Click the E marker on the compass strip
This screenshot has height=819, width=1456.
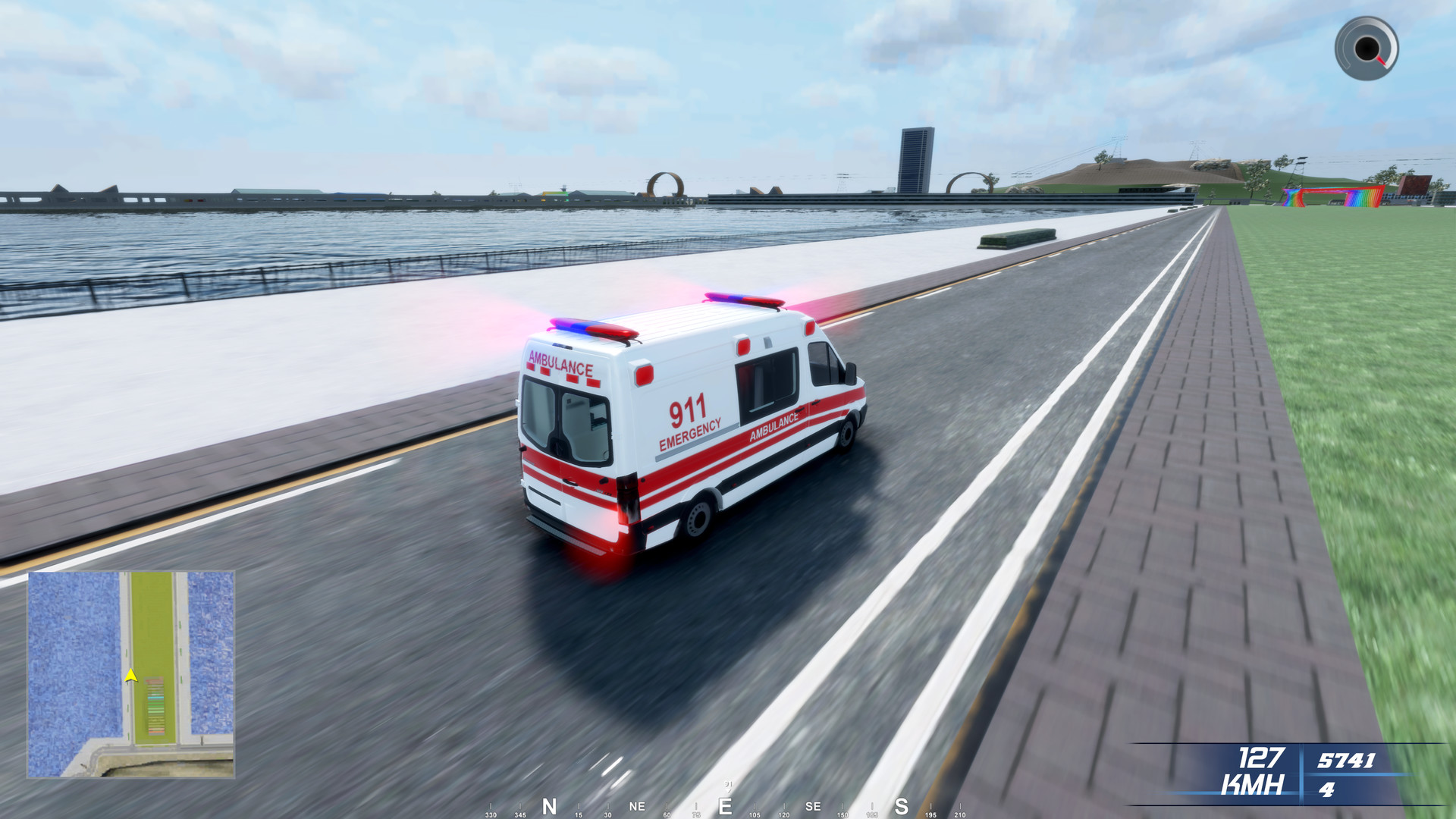click(x=726, y=806)
